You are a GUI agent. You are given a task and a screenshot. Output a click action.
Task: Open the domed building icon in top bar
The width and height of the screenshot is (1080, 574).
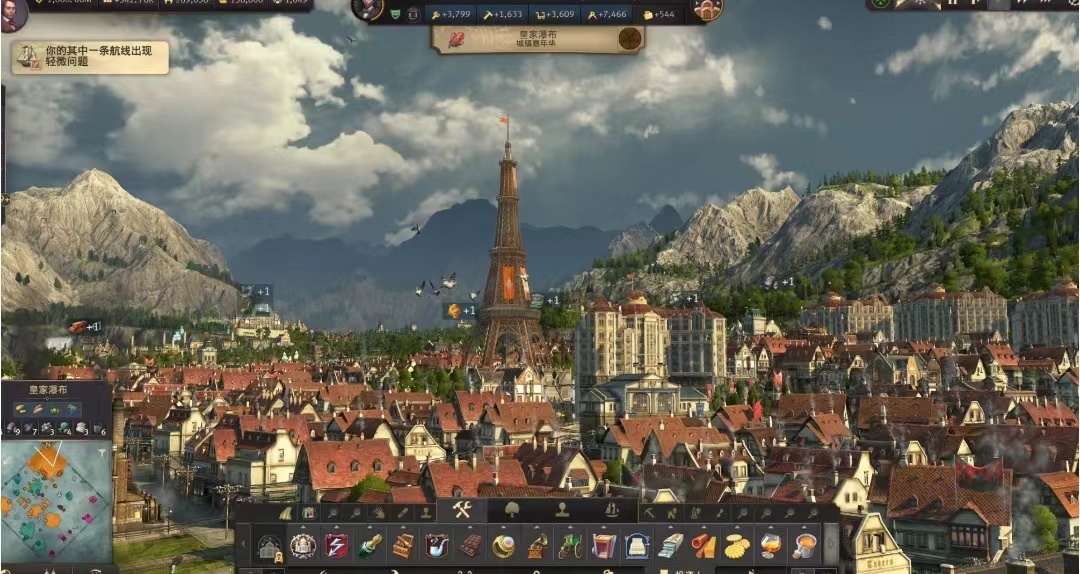point(707,11)
